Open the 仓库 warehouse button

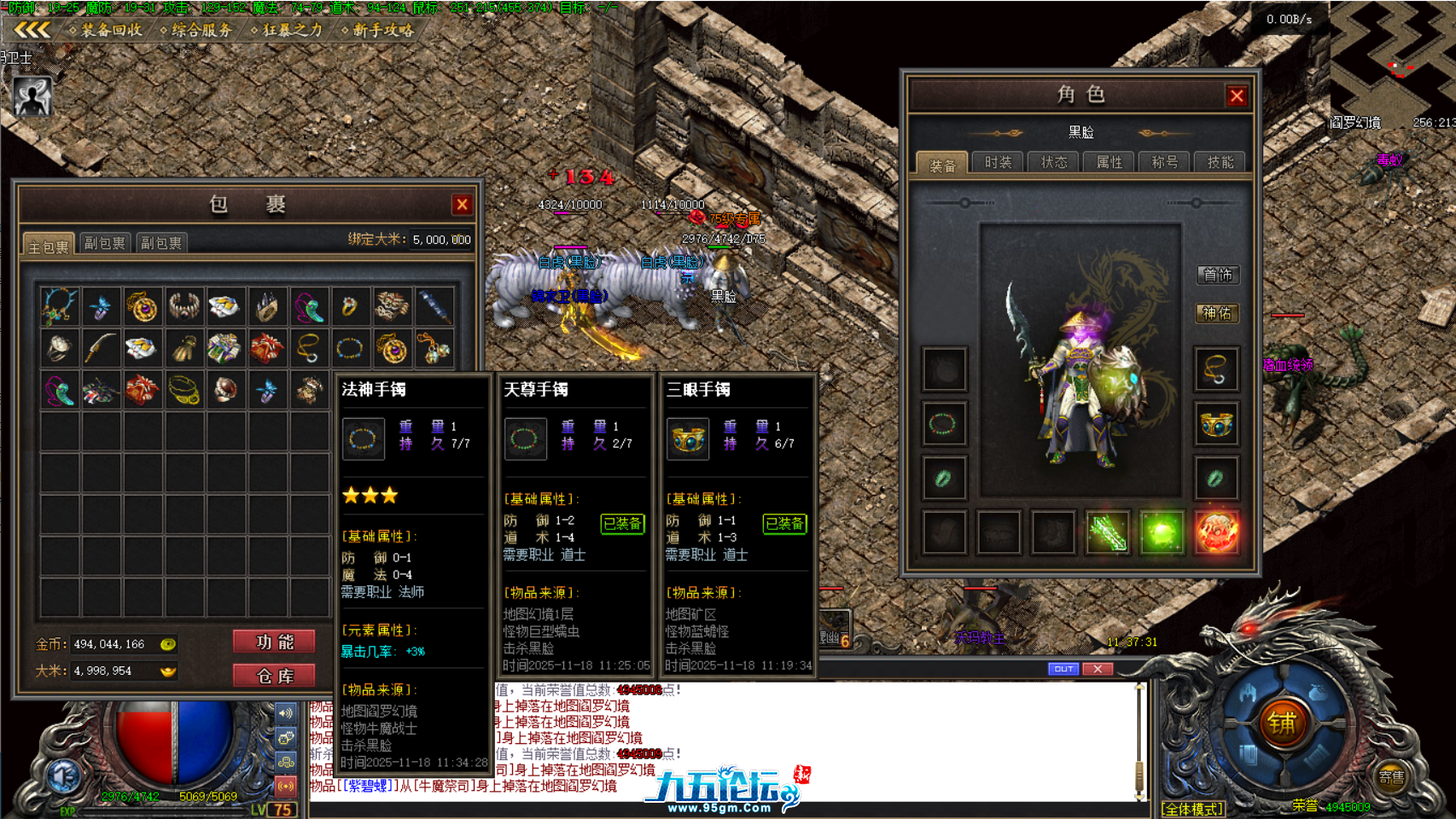coord(273,675)
